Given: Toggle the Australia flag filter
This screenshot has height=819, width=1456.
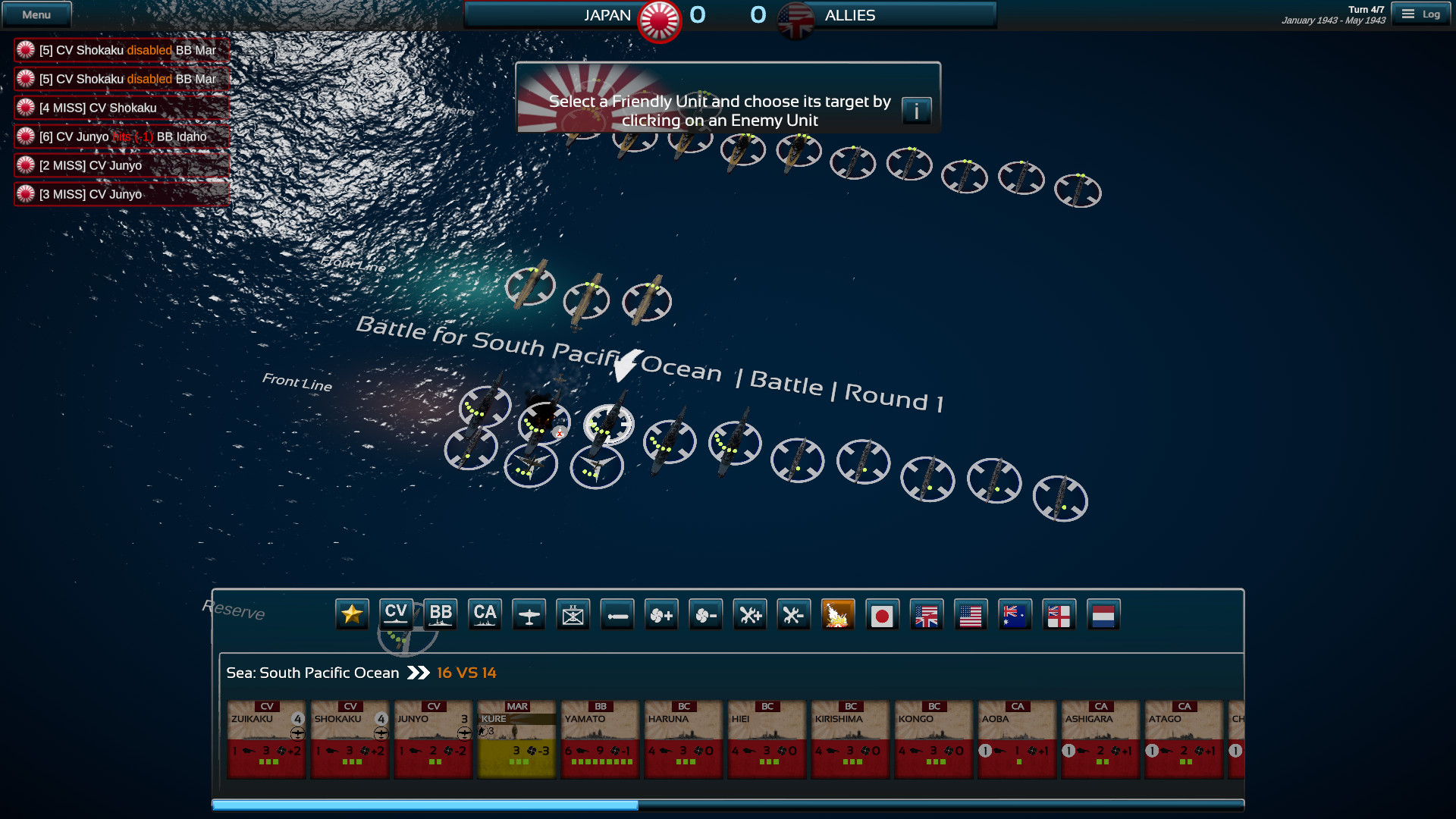Looking at the screenshot, I should (x=1015, y=614).
